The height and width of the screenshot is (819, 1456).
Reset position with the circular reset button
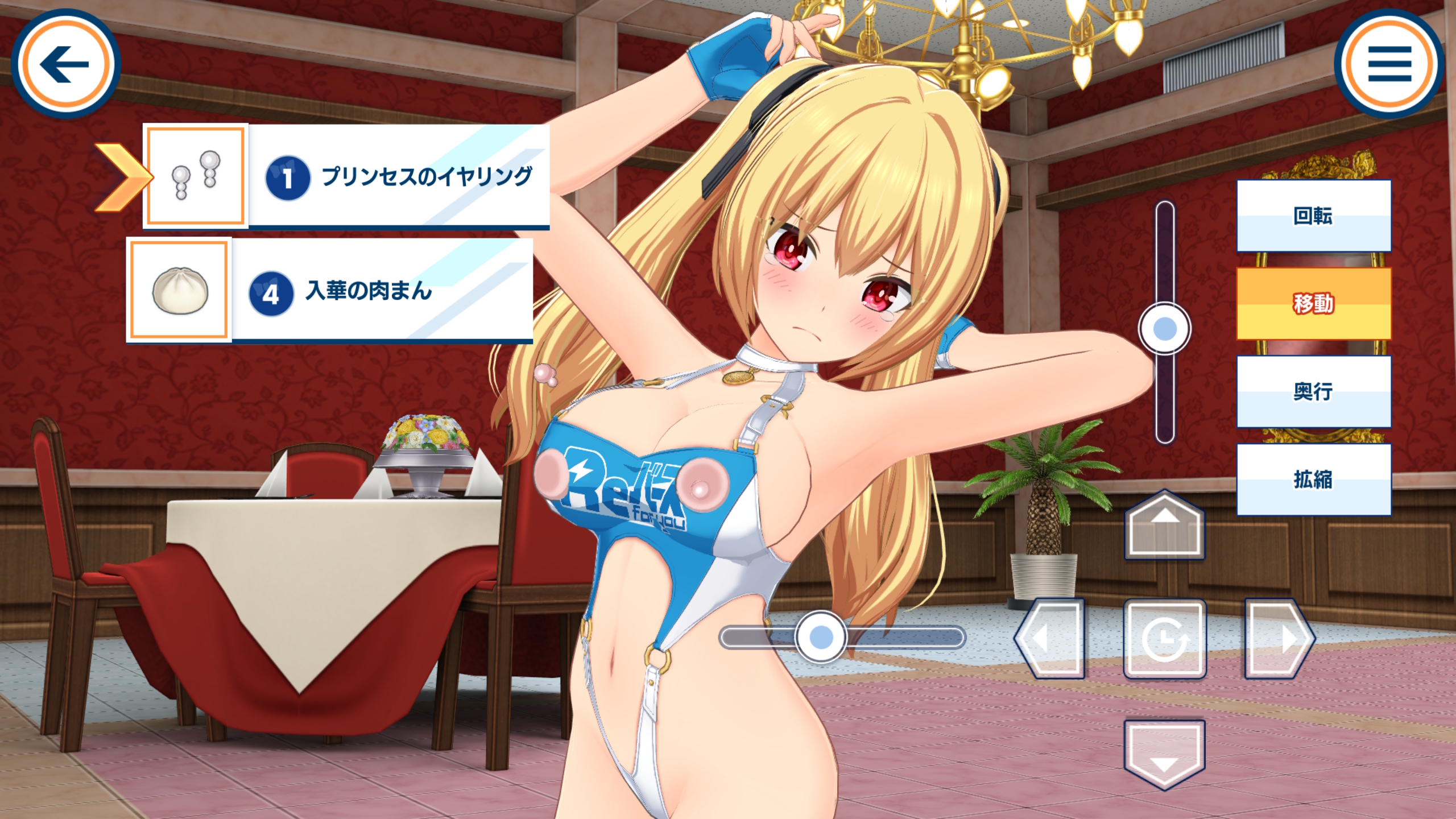1164,639
